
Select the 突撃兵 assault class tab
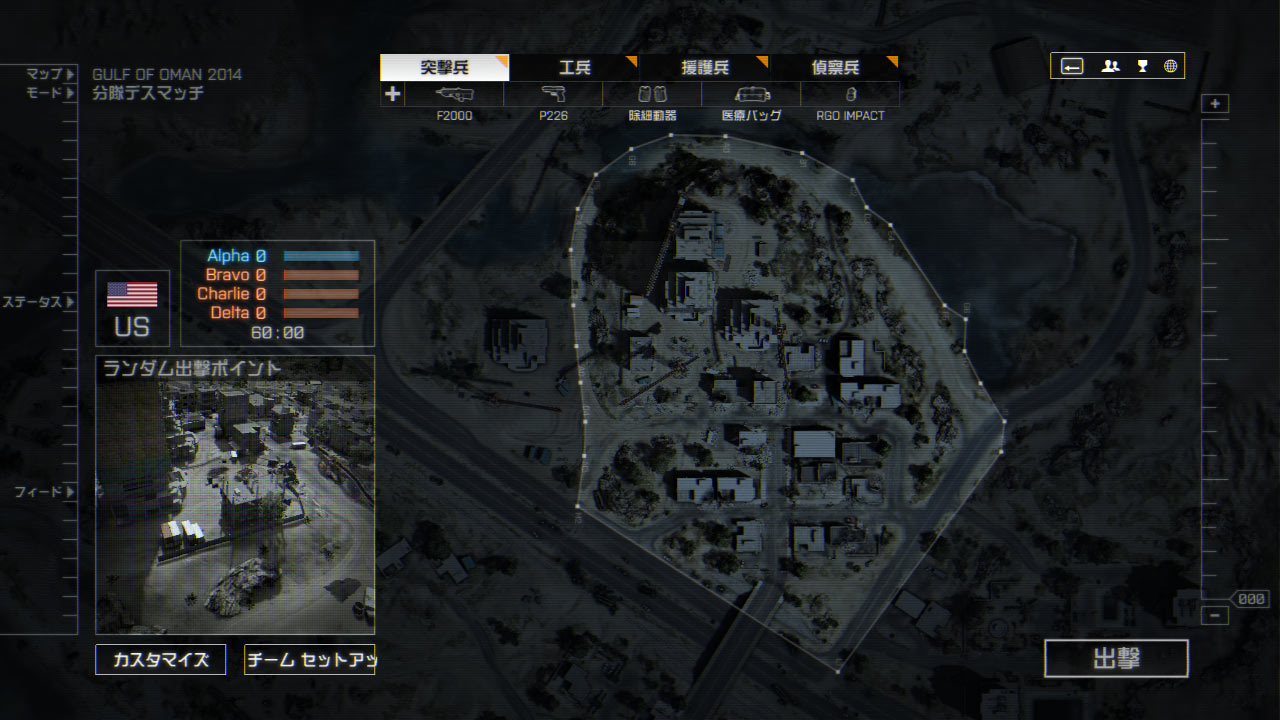point(444,68)
